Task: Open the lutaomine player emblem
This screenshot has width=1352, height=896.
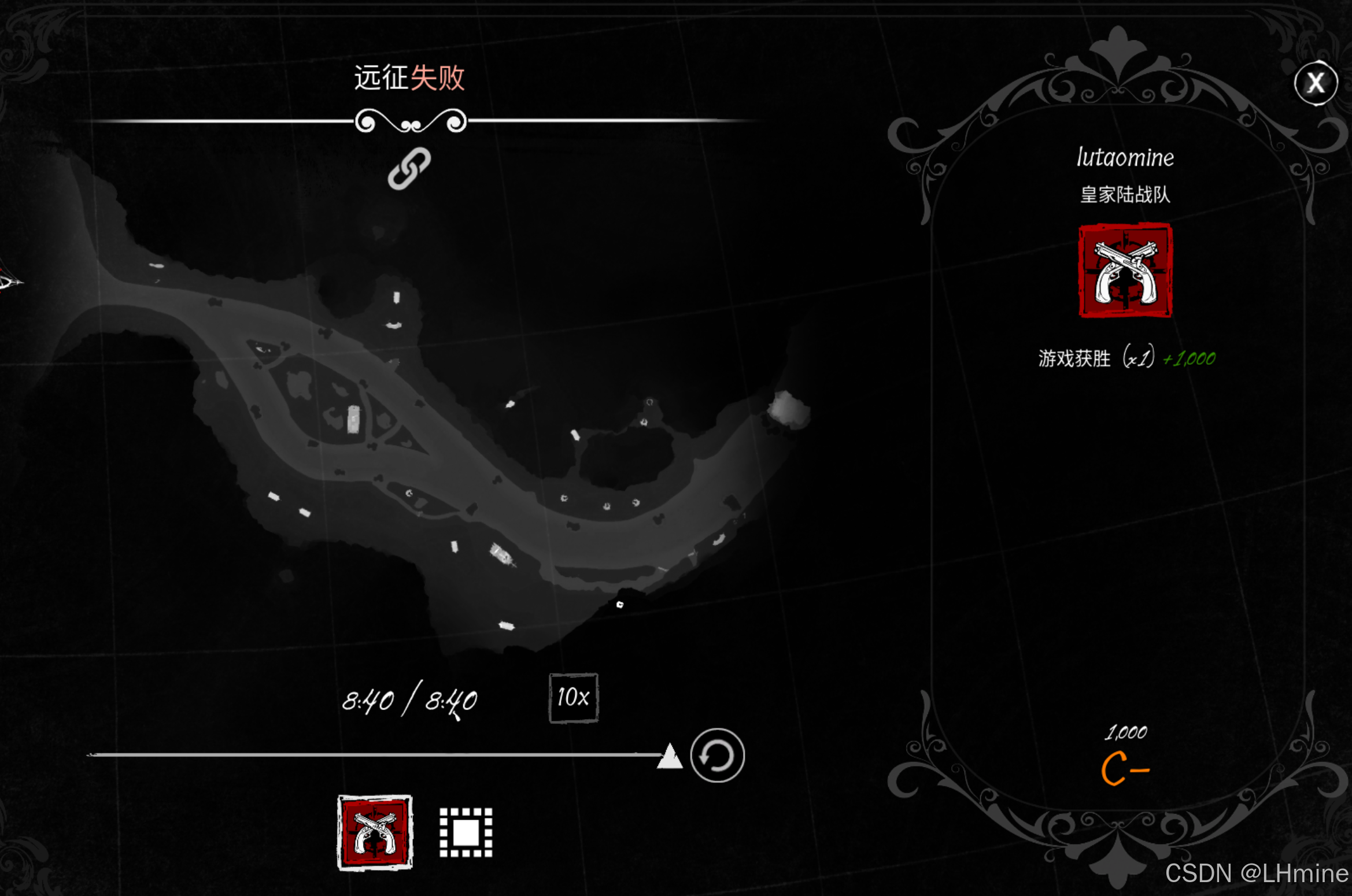Action: [x=1125, y=271]
